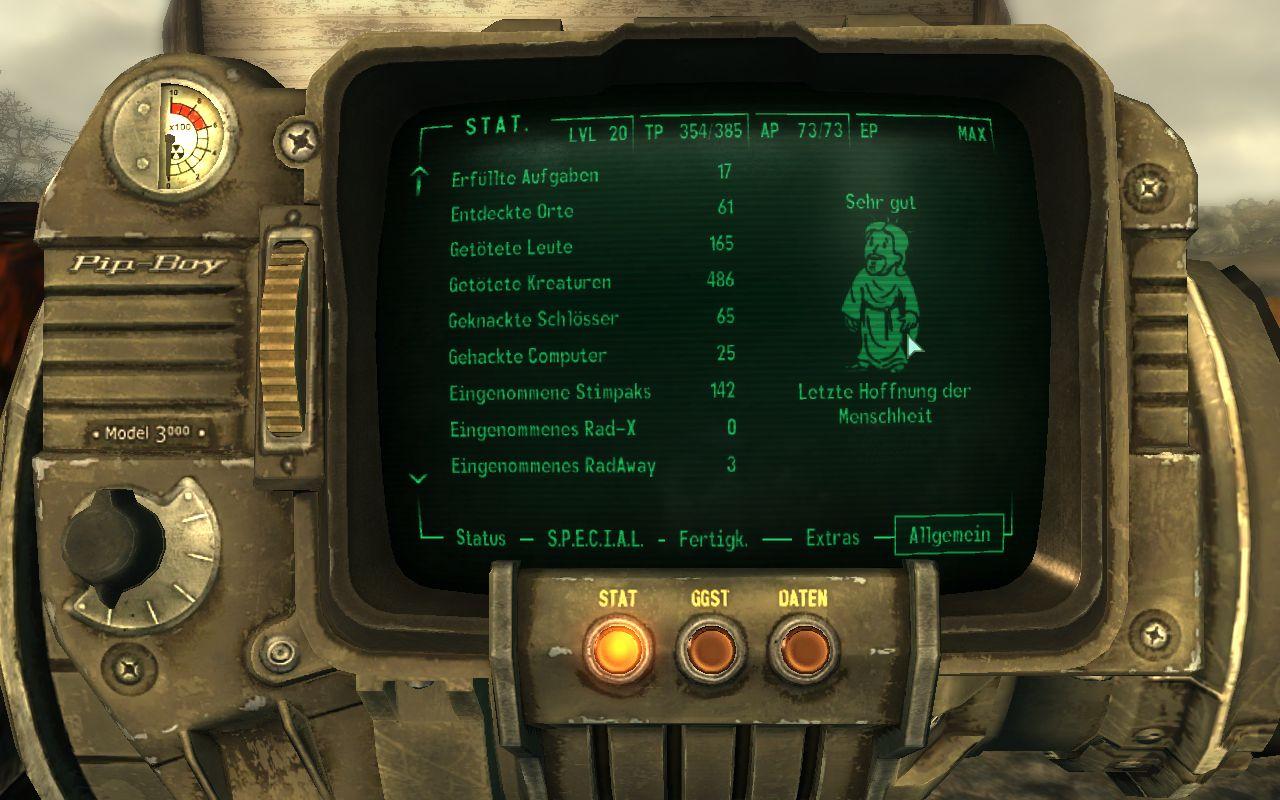Switch to the S.P.E.C.I.A.L. tab

[x=595, y=537]
